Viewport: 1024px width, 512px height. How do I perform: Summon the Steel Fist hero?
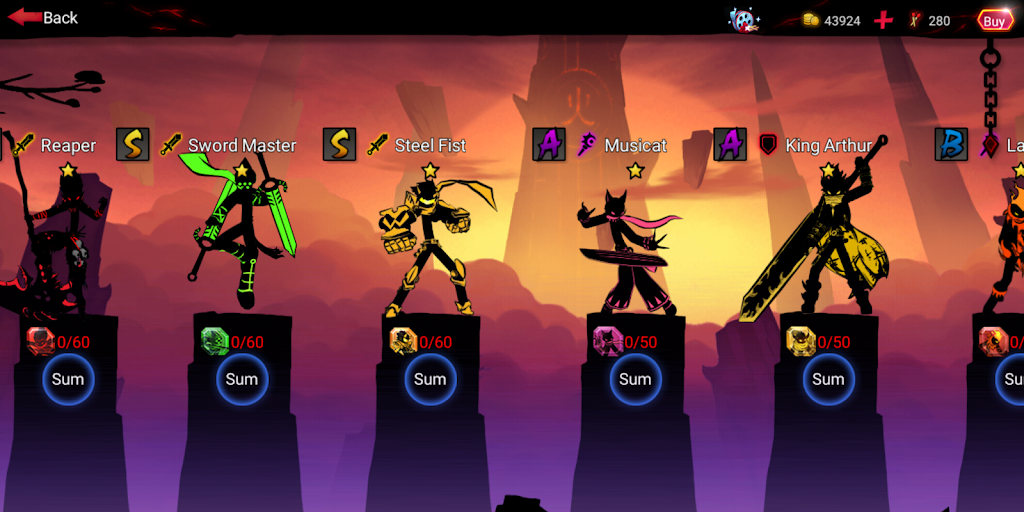(430, 379)
